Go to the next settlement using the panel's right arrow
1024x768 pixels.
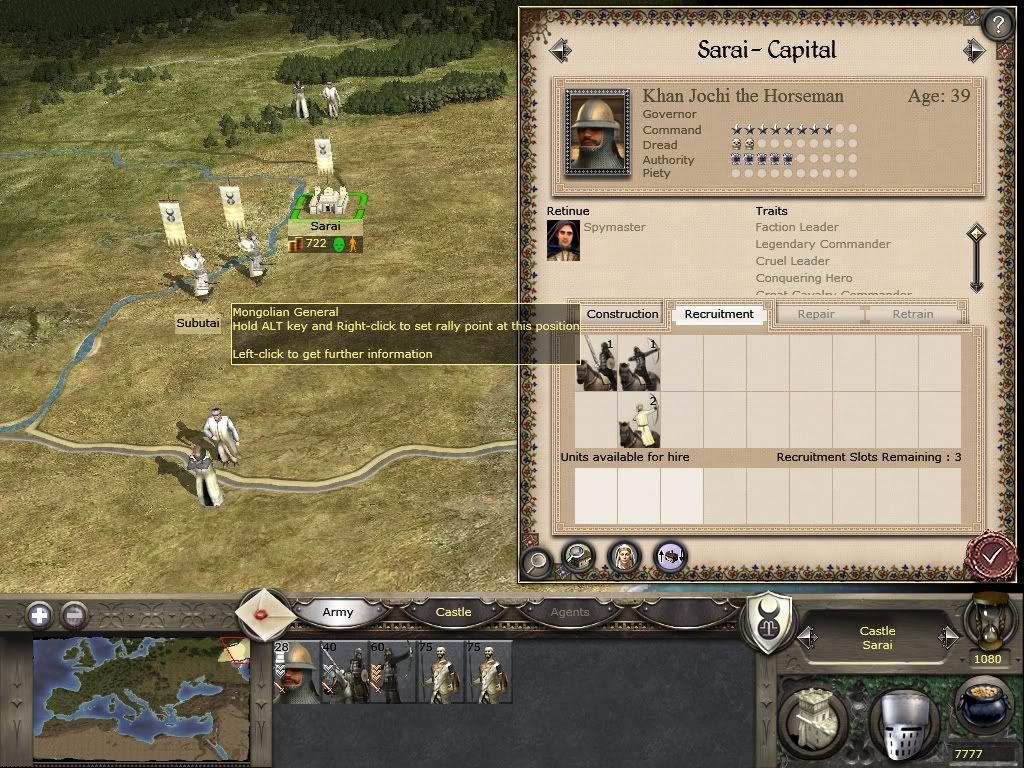point(974,50)
